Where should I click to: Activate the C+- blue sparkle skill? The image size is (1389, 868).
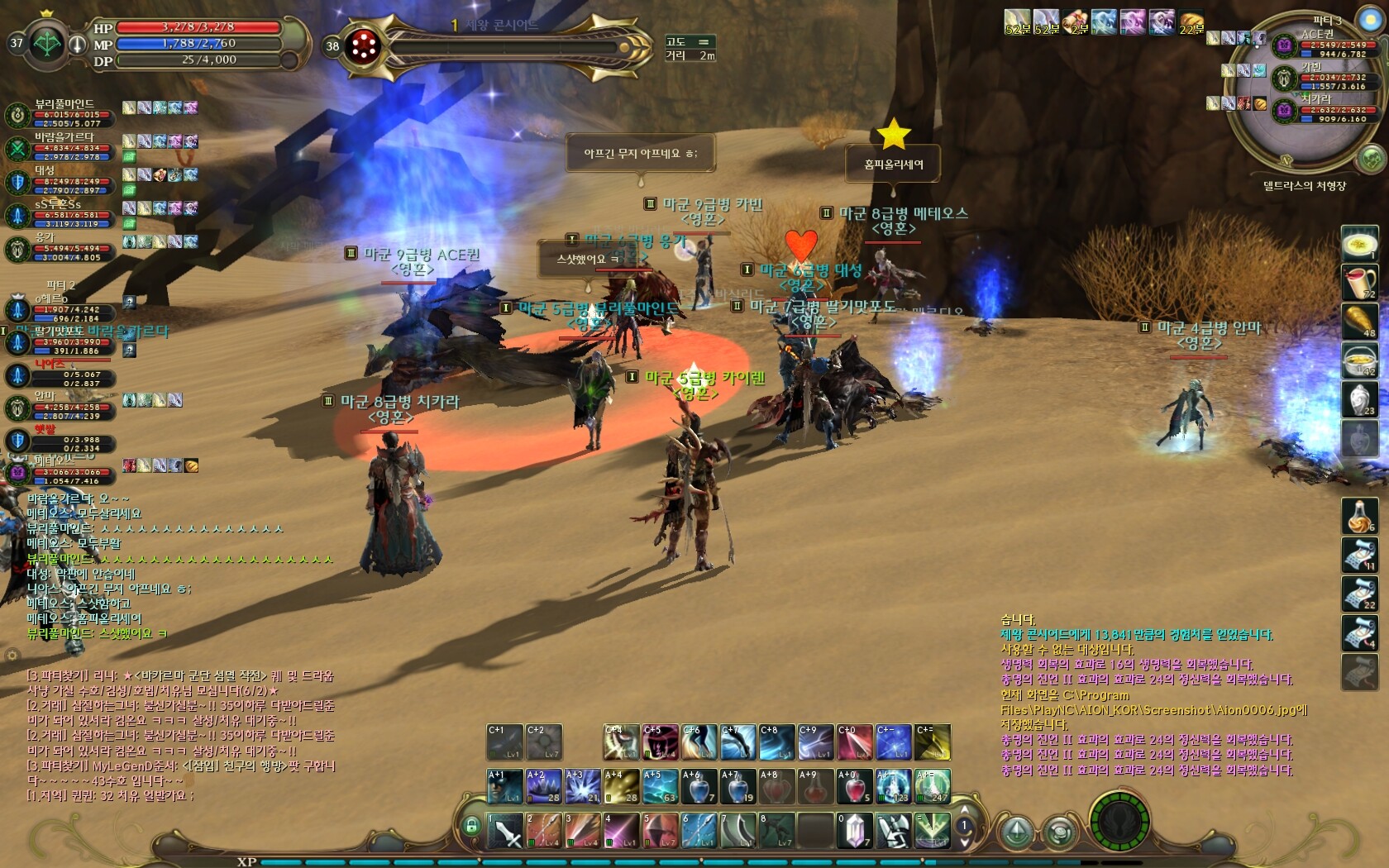(894, 742)
